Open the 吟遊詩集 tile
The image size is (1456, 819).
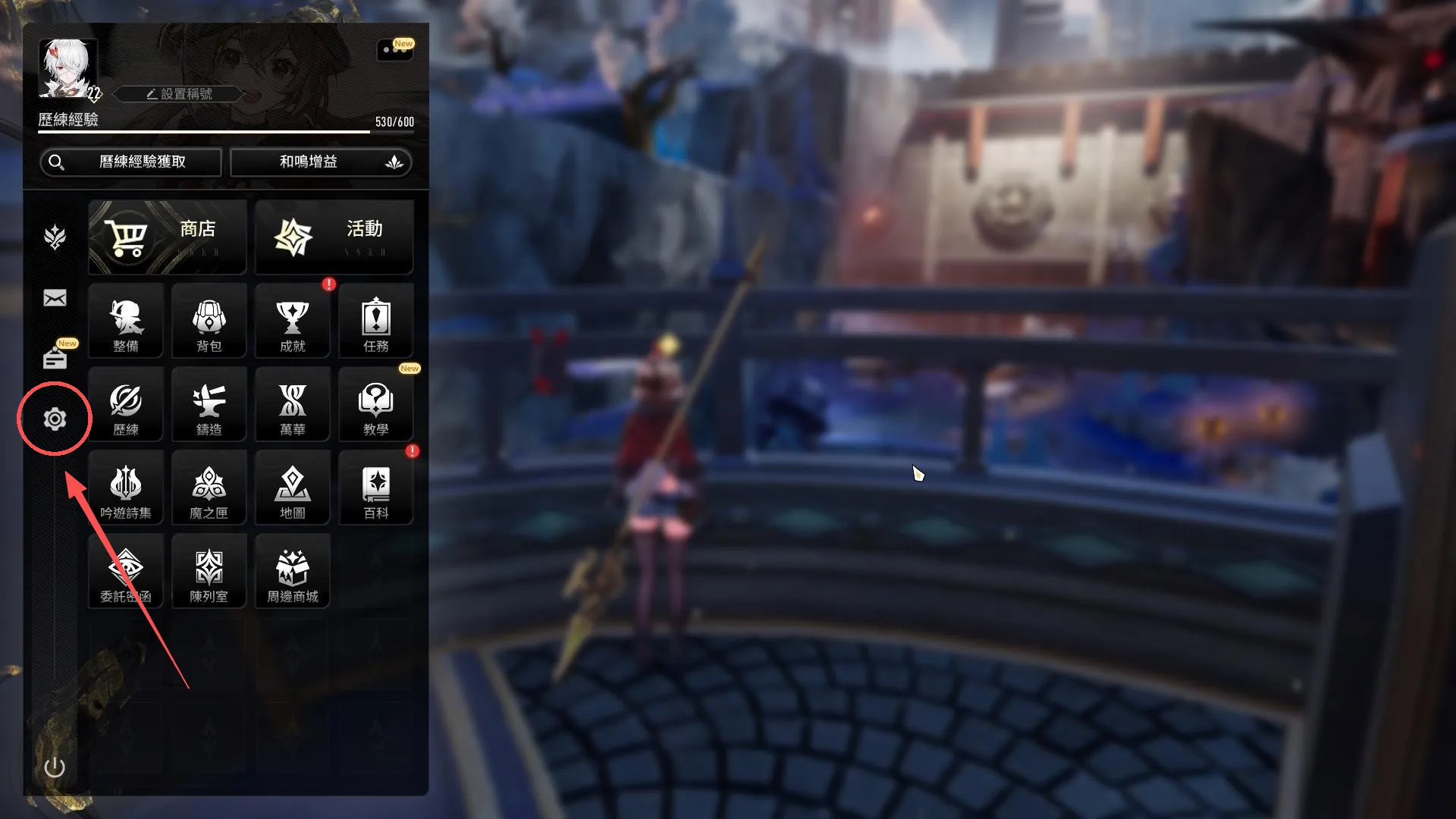(126, 488)
